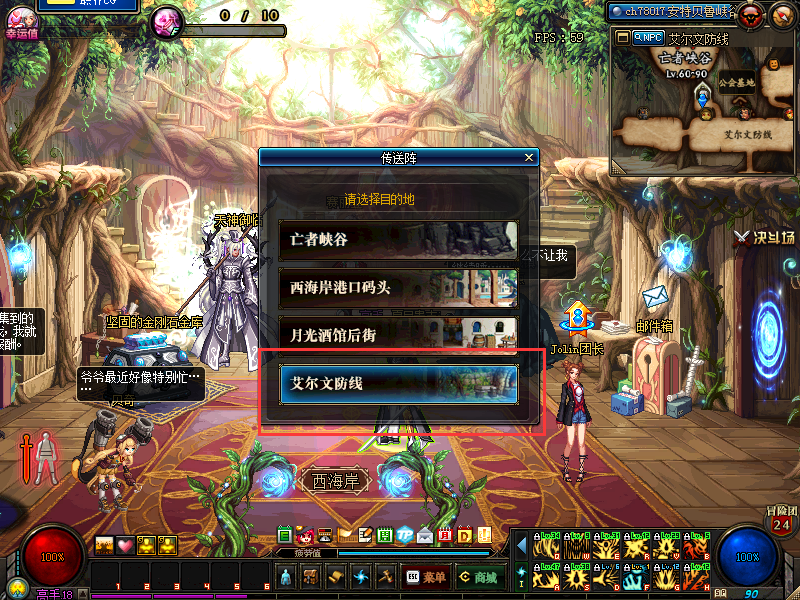
Task: Click the 冒险团 level 24 badge
Action: coord(781,520)
